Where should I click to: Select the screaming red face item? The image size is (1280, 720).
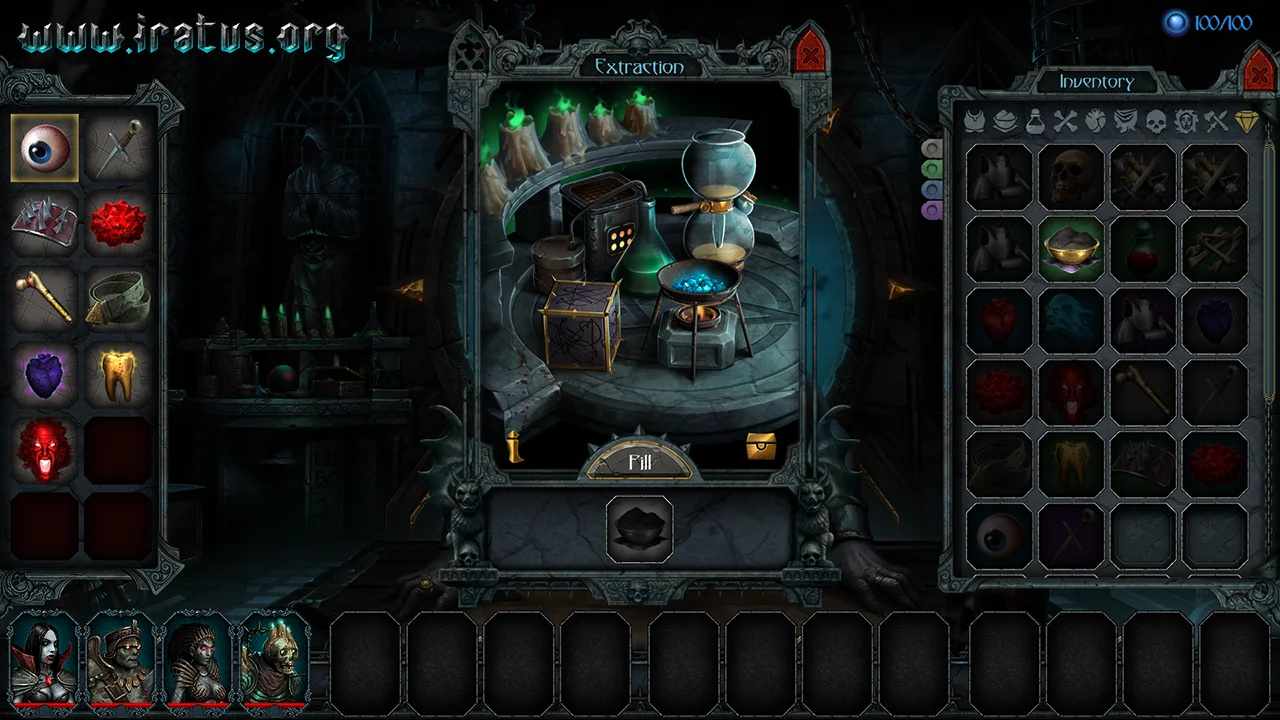click(x=45, y=449)
